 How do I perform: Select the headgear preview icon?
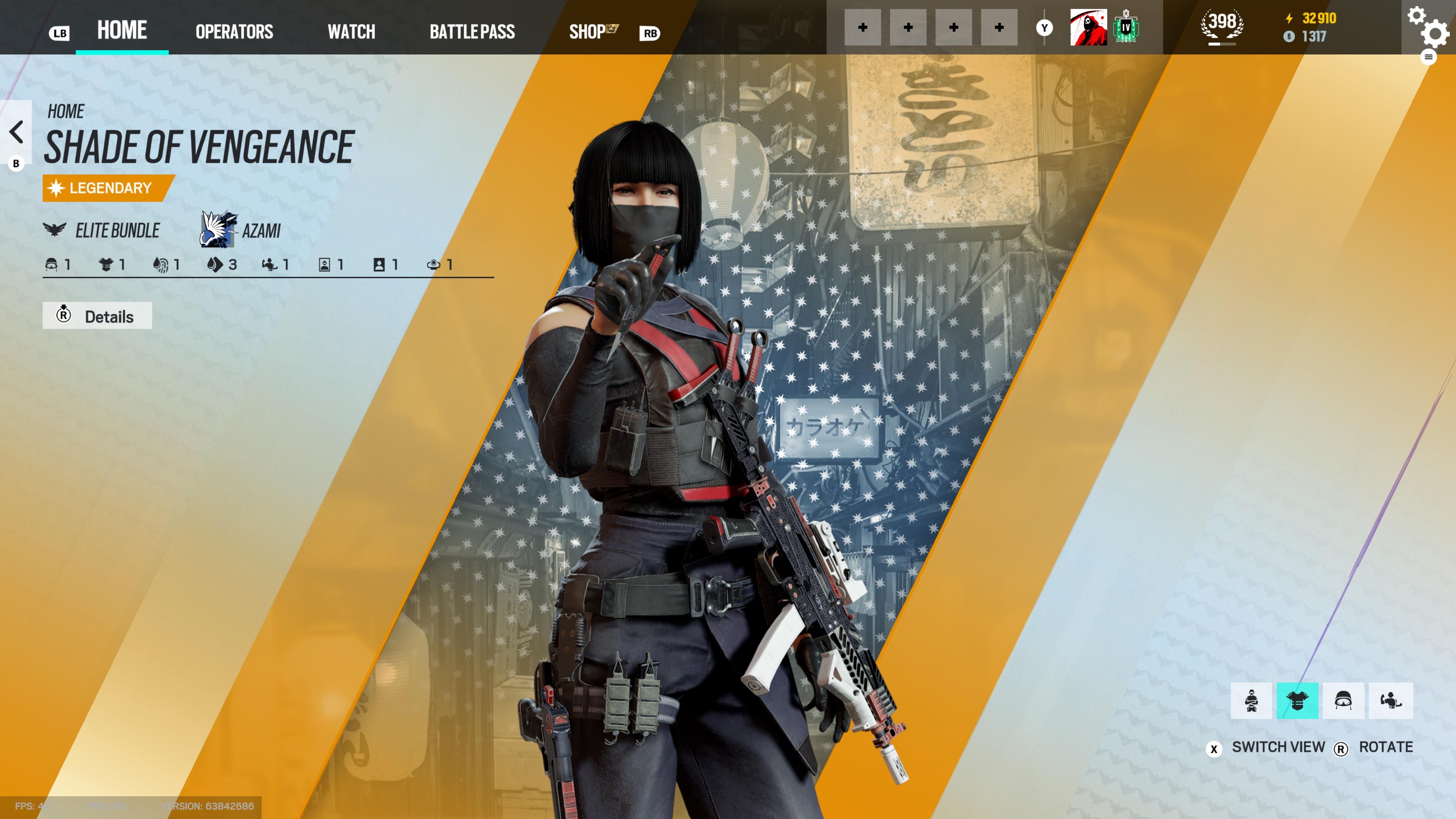click(1344, 701)
